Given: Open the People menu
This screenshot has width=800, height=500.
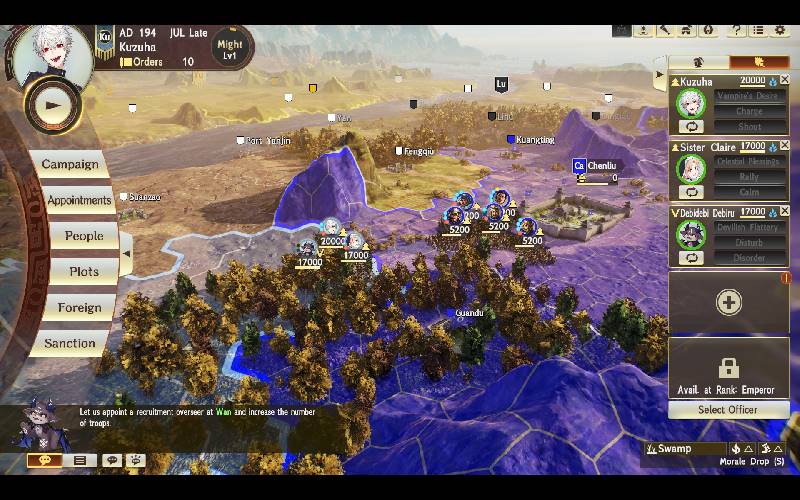Looking at the screenshot, I should (84, 236).
